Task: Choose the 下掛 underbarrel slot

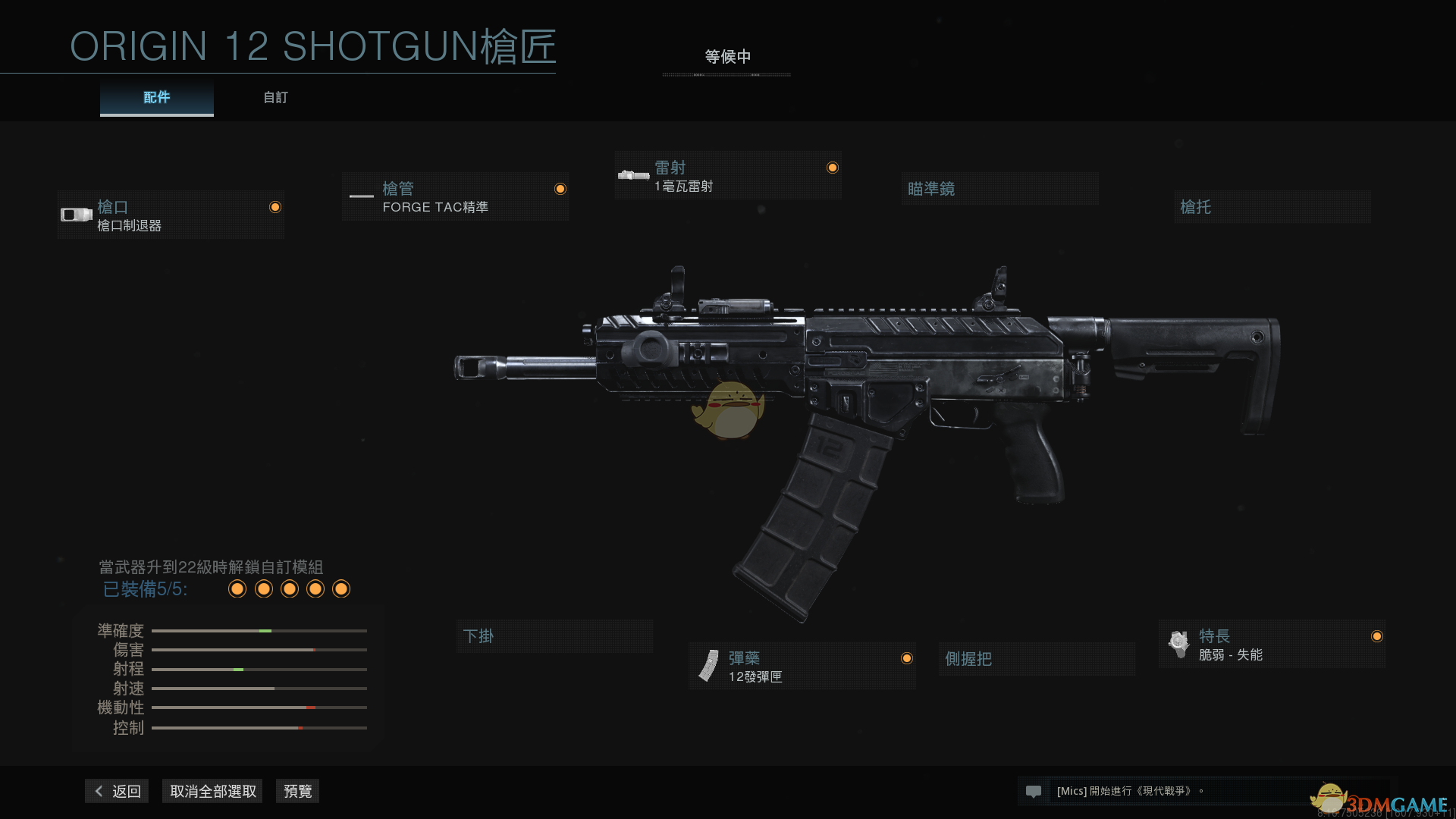Action: pos(554,636)
